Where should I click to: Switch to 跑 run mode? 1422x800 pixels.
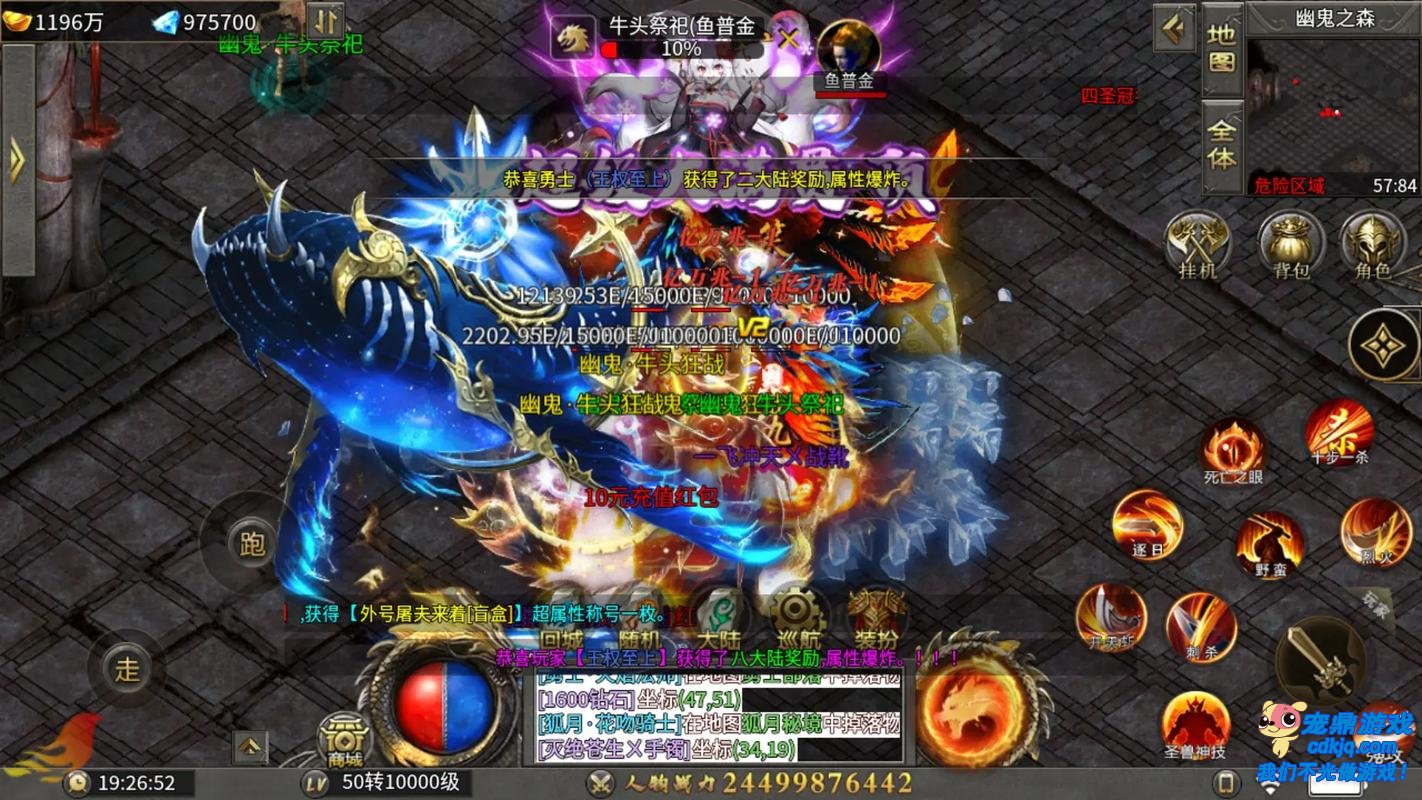pos(252,543)
